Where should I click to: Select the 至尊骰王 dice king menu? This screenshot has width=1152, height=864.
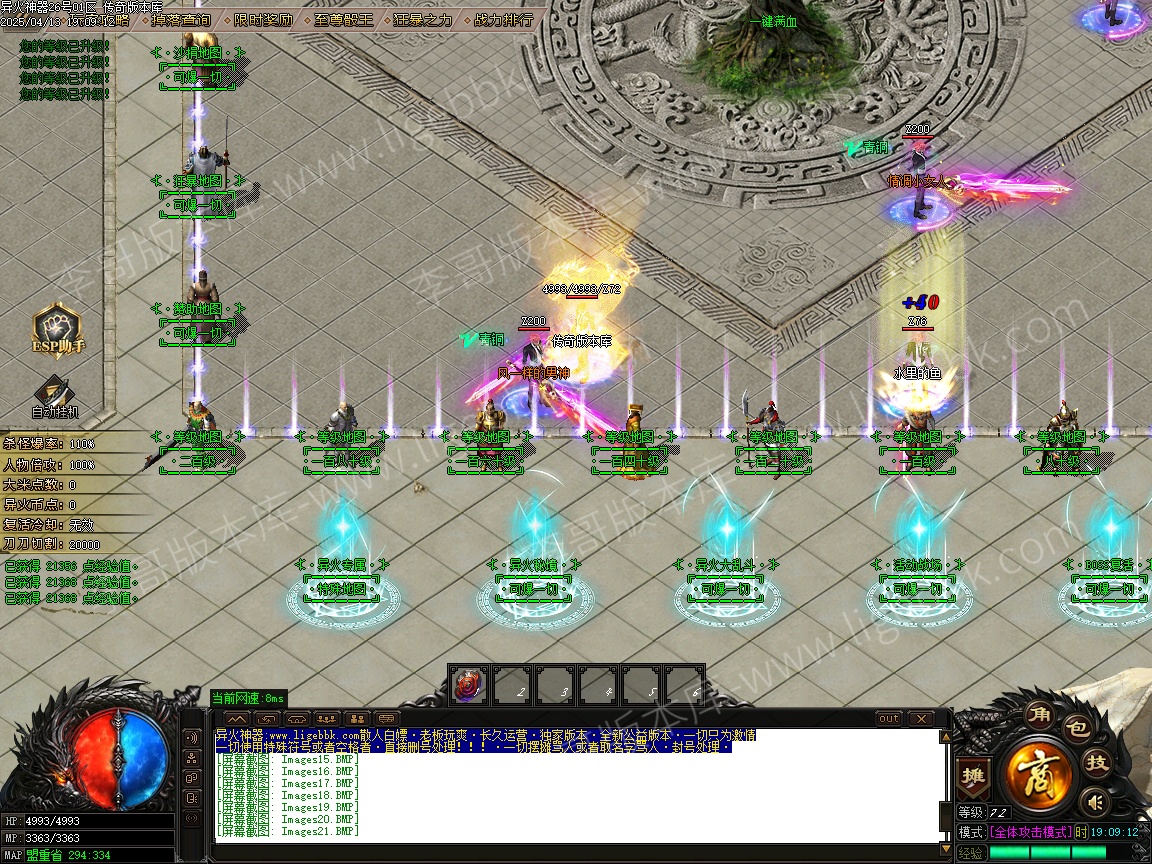343,19
